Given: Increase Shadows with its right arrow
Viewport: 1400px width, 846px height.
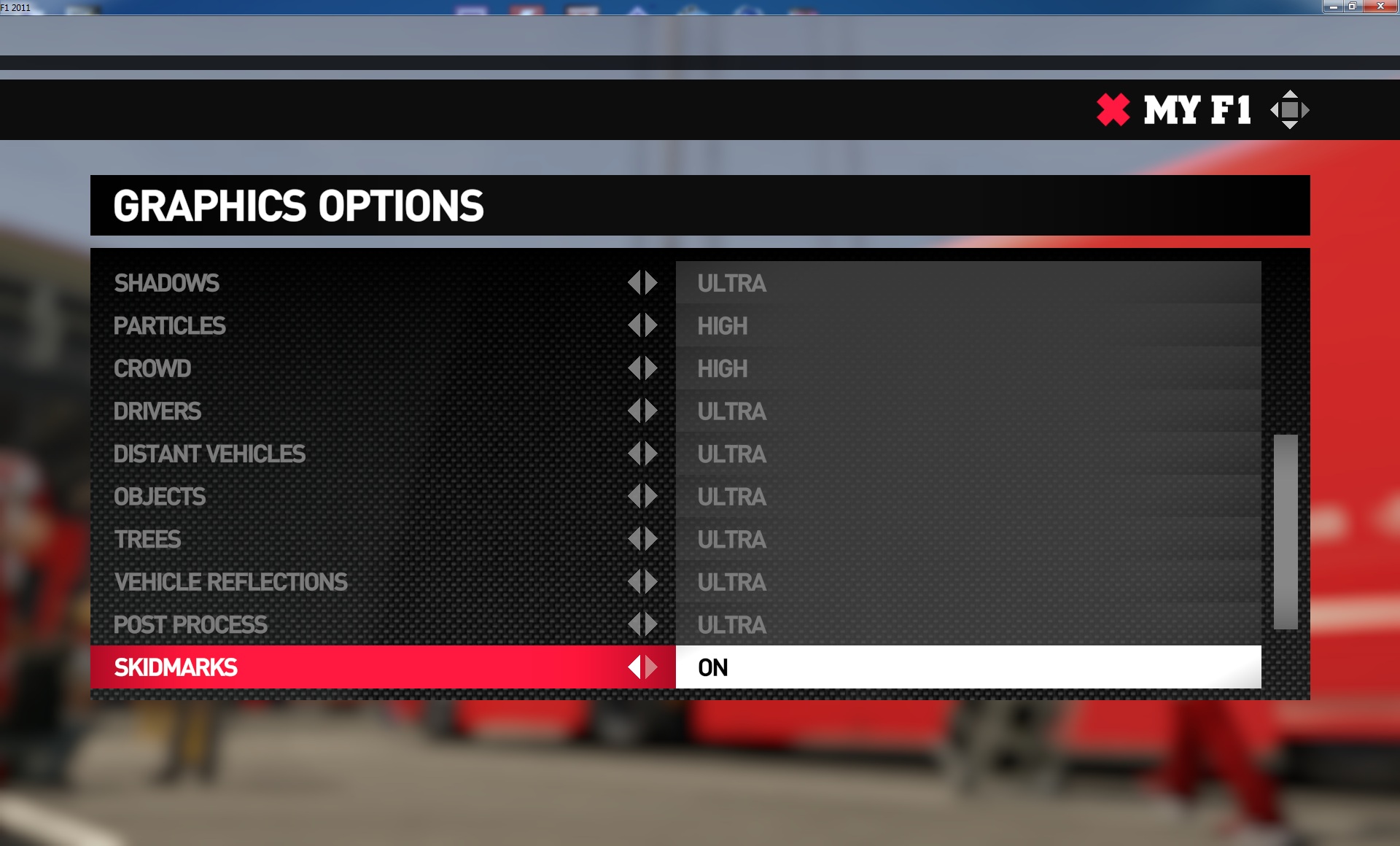Looking at the screenshot, I should (x=651, y=283).
